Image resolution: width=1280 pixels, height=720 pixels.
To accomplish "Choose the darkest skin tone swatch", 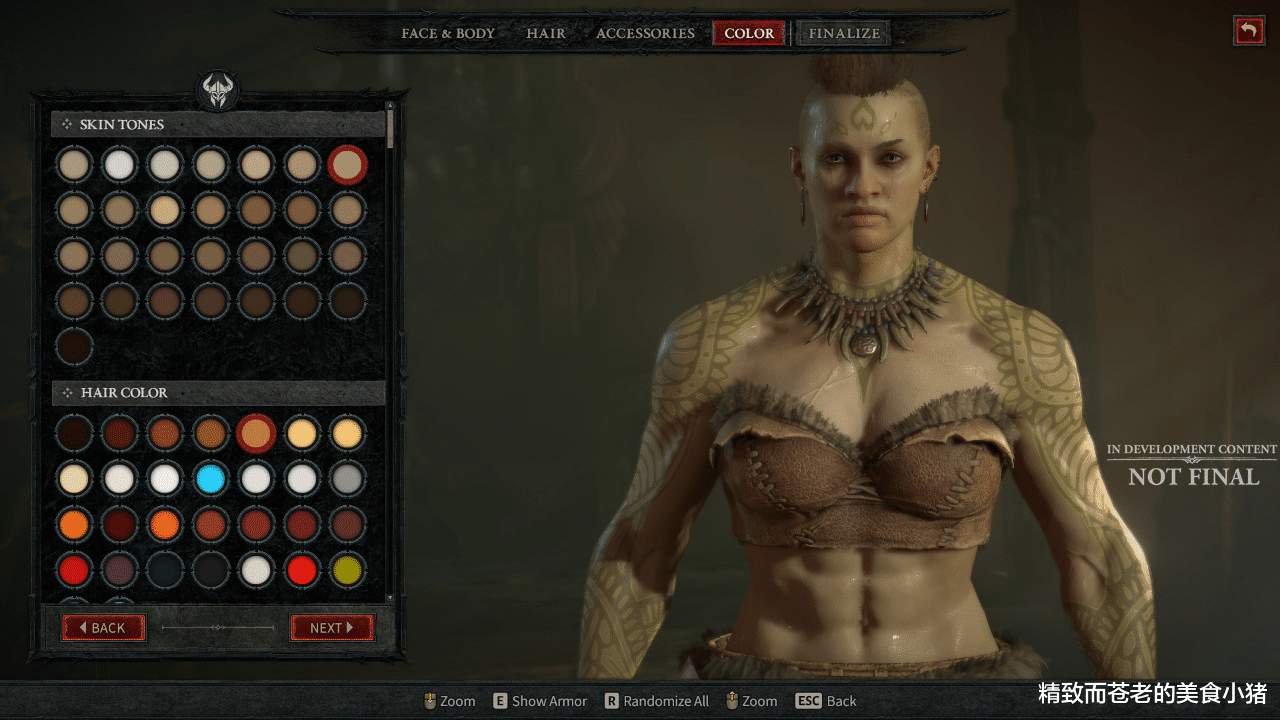I will coord(74,347).
